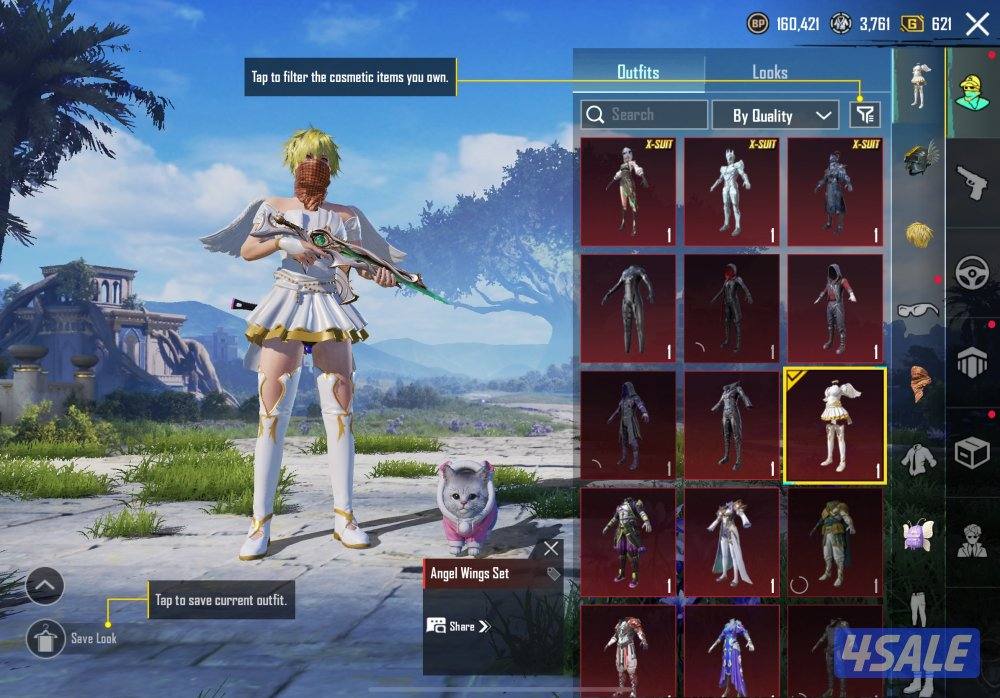
Task: Select the Outfits tab
Action: click(x=638, y=73)
